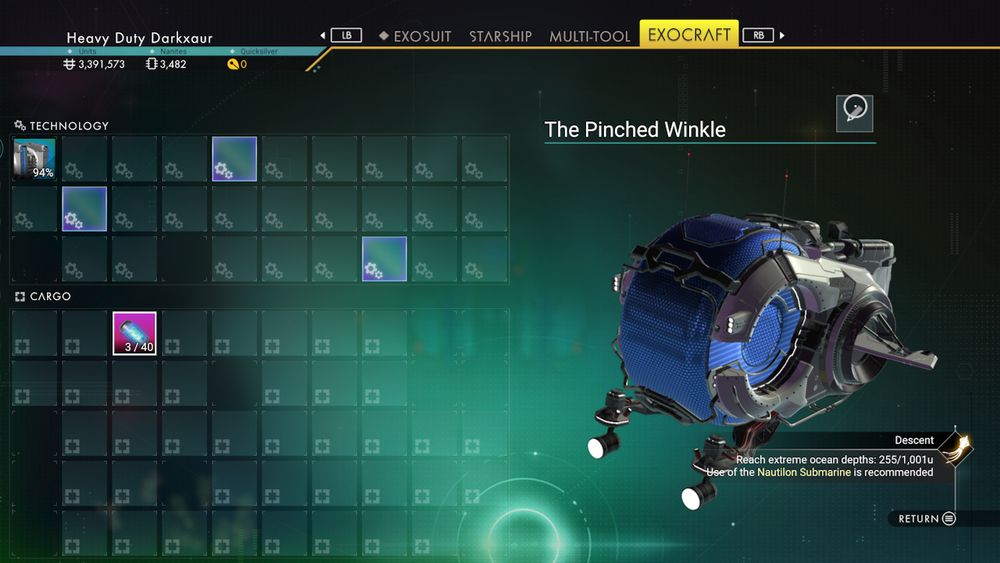
Task: Select the installed technology at 94%
Action: pos(35,159)
